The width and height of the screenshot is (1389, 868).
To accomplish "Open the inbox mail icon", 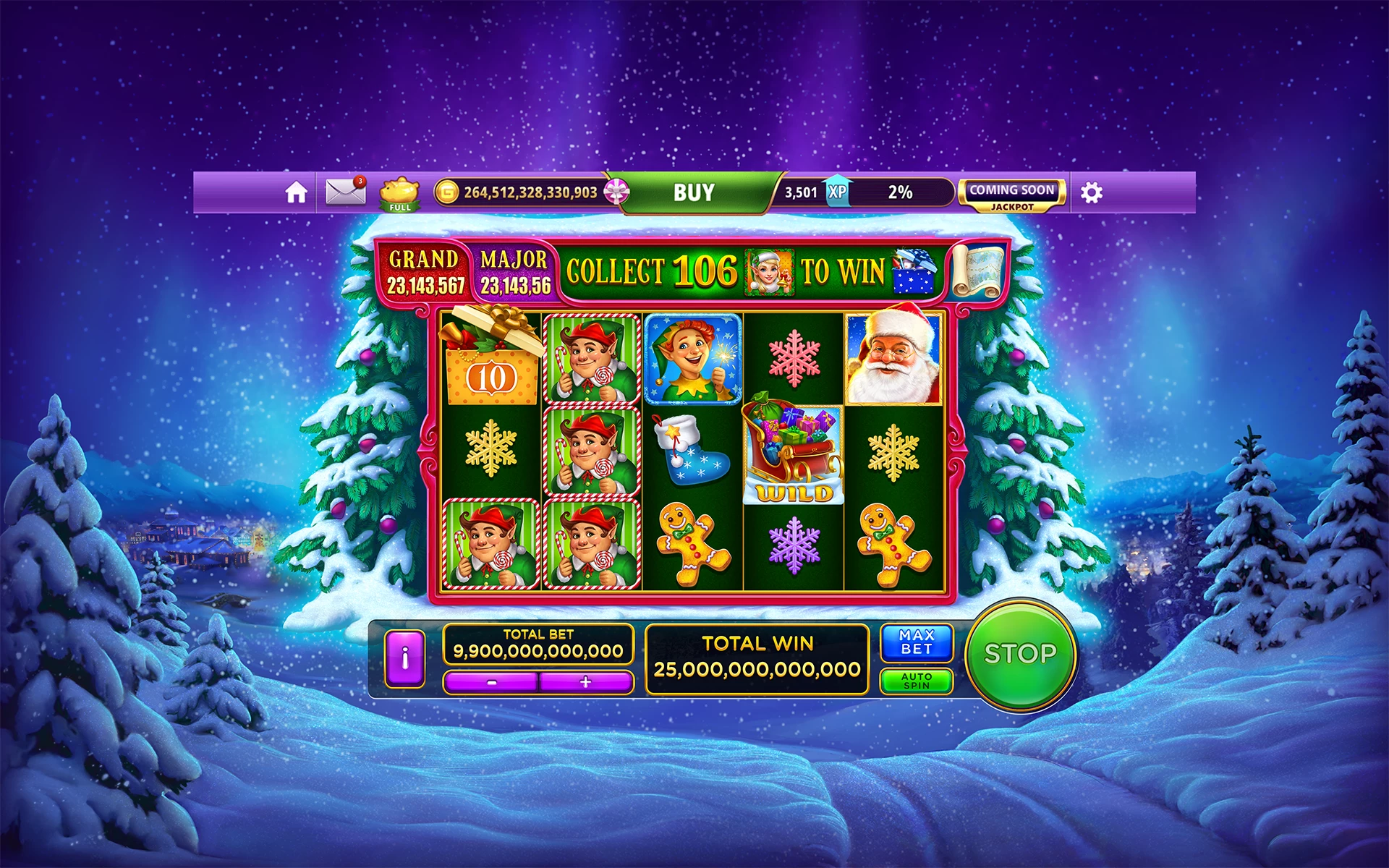I will [345, 192].
